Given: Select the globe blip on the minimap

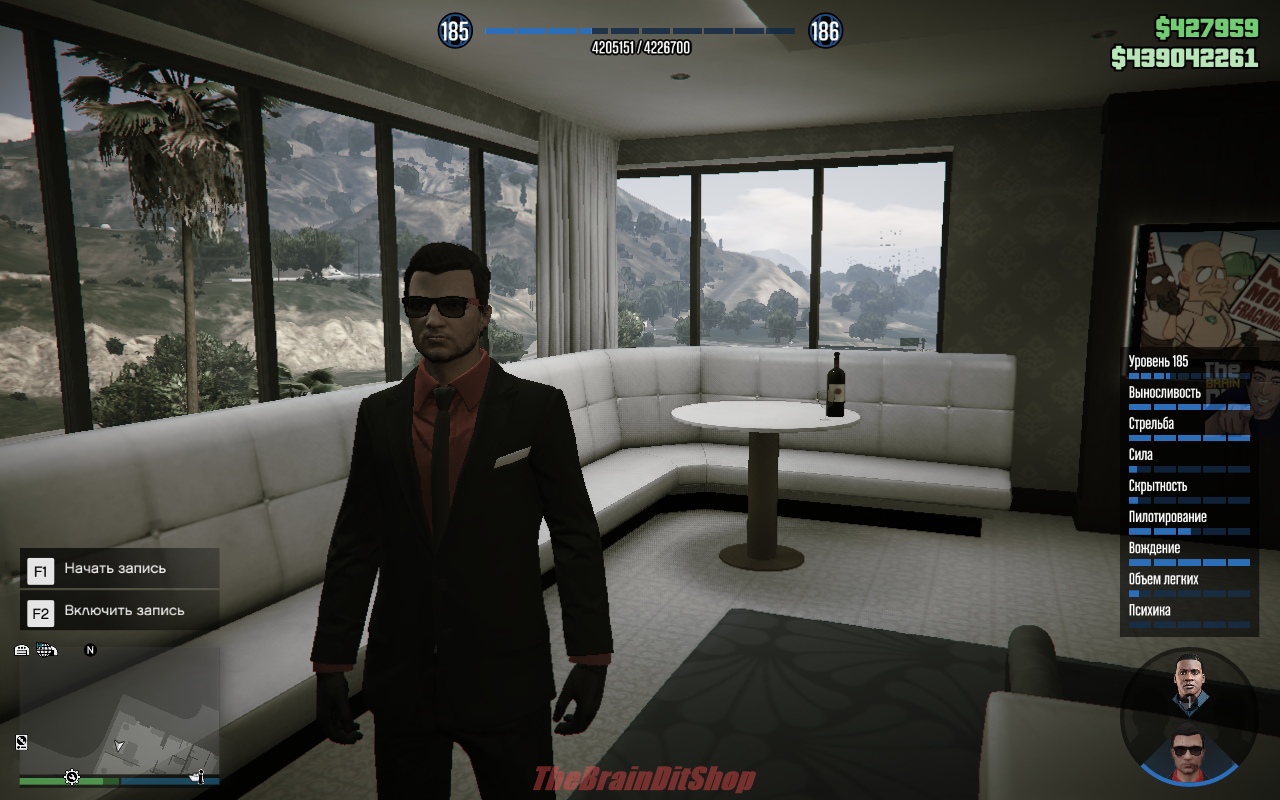Looking at the screenshot, I should [46, 650].
